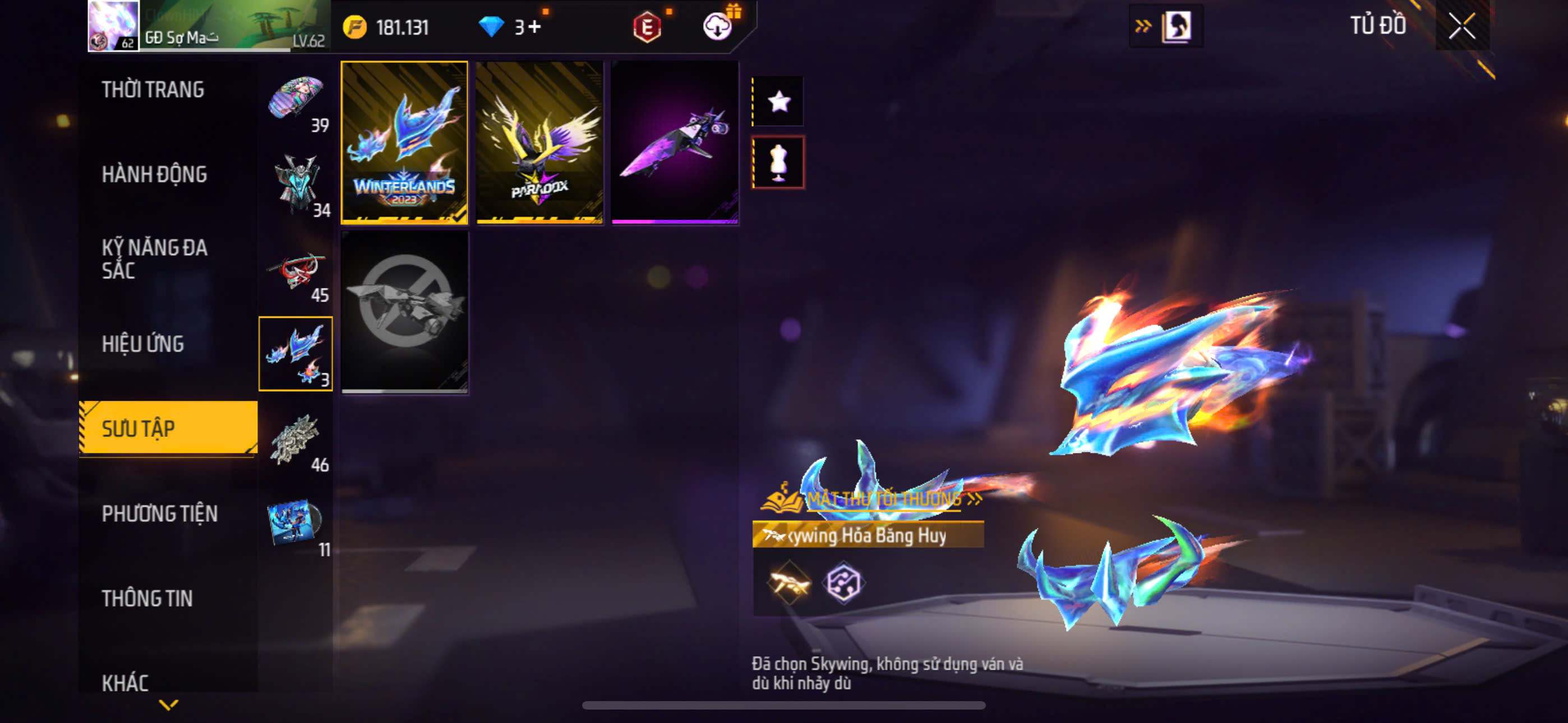Image resolution: width=1568 pixels, height=723 pixels.
Task: Select the purple jet skywing item
Action: pyautogui.click(x=675, y=142)
